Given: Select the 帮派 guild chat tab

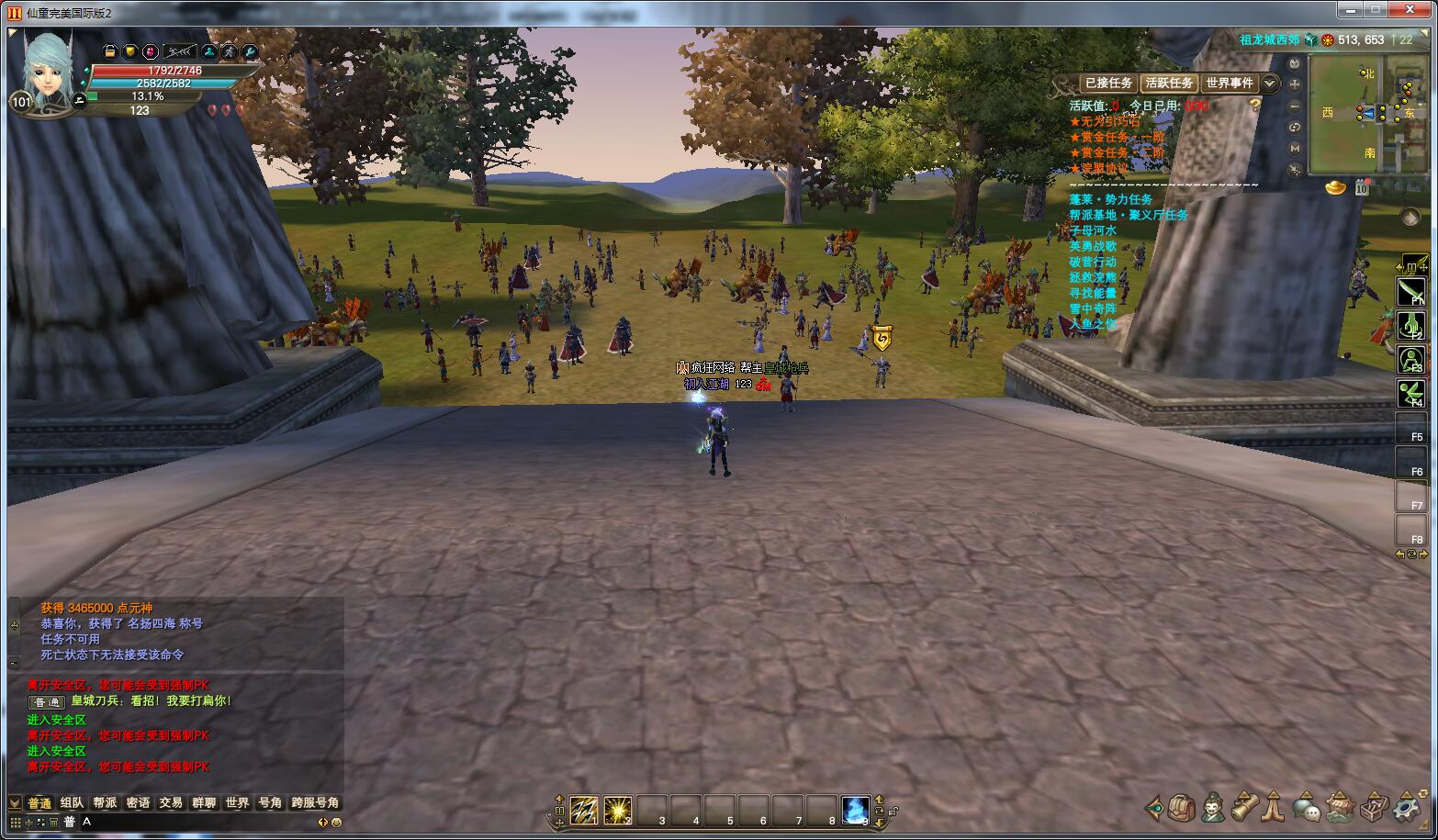Looking at the screenshot, I should (x=105, y=803).
